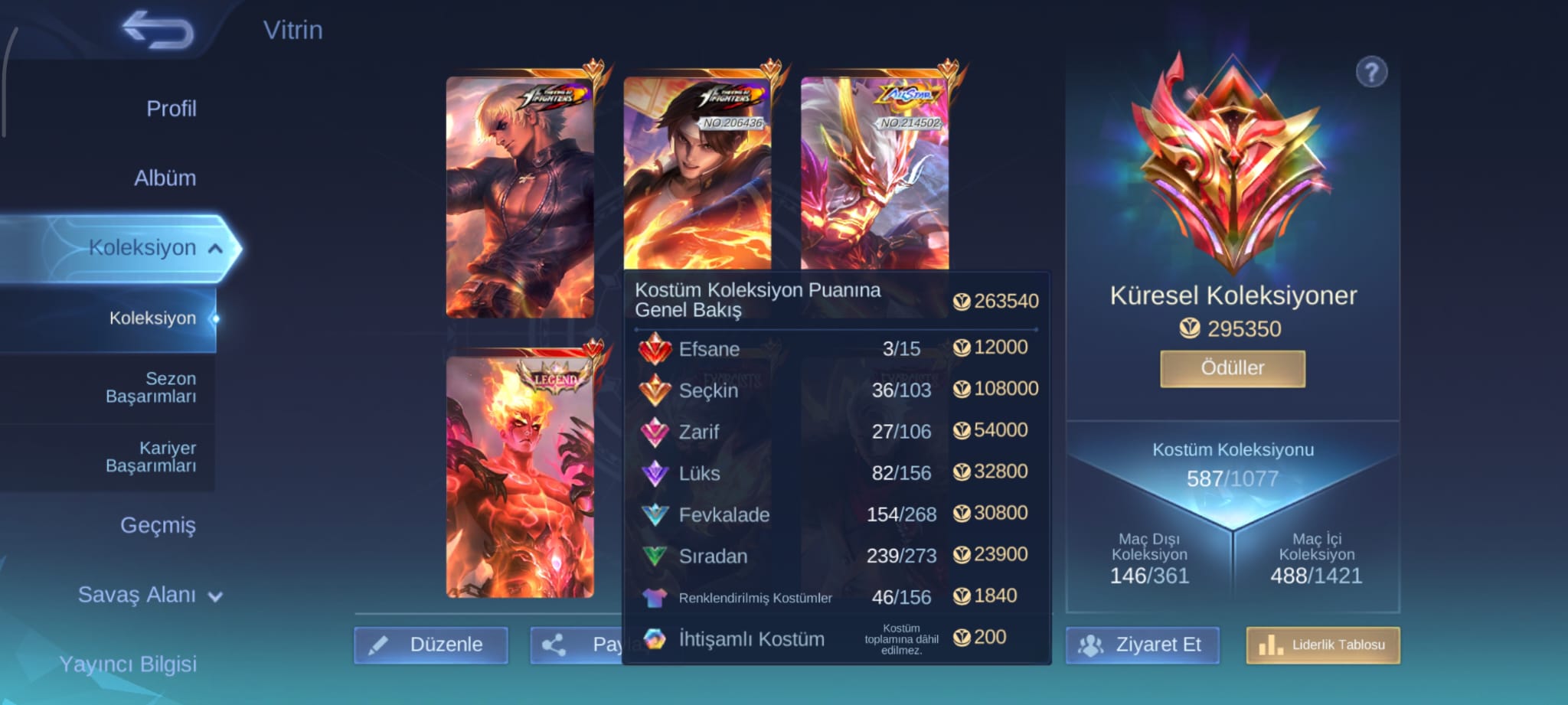Open Yayıncı Bilgisi
Screen dimensions: 1568x705
pos(128,664)
